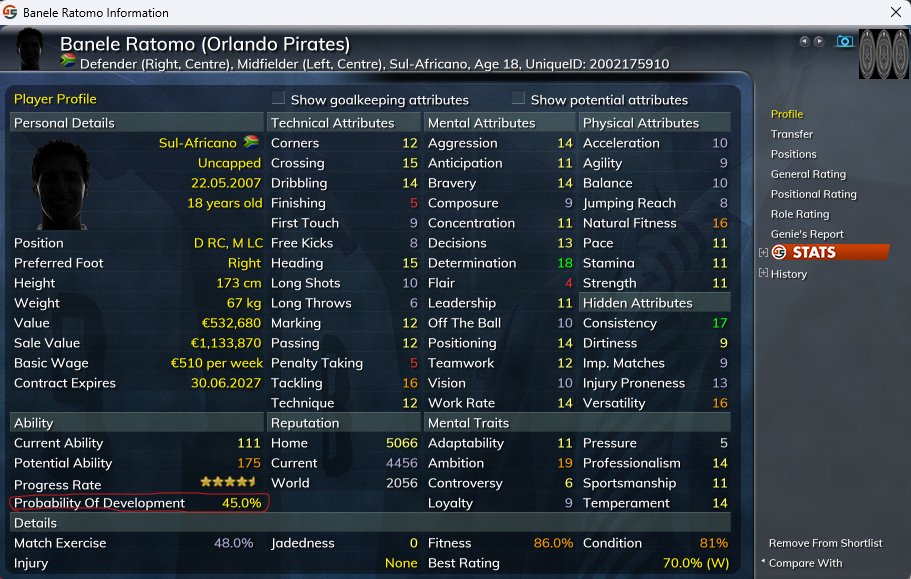Take a screenshot with the camera icon
Image resolution: width=911 pixels, height=579 pixels.
click(x=845, y=41)
